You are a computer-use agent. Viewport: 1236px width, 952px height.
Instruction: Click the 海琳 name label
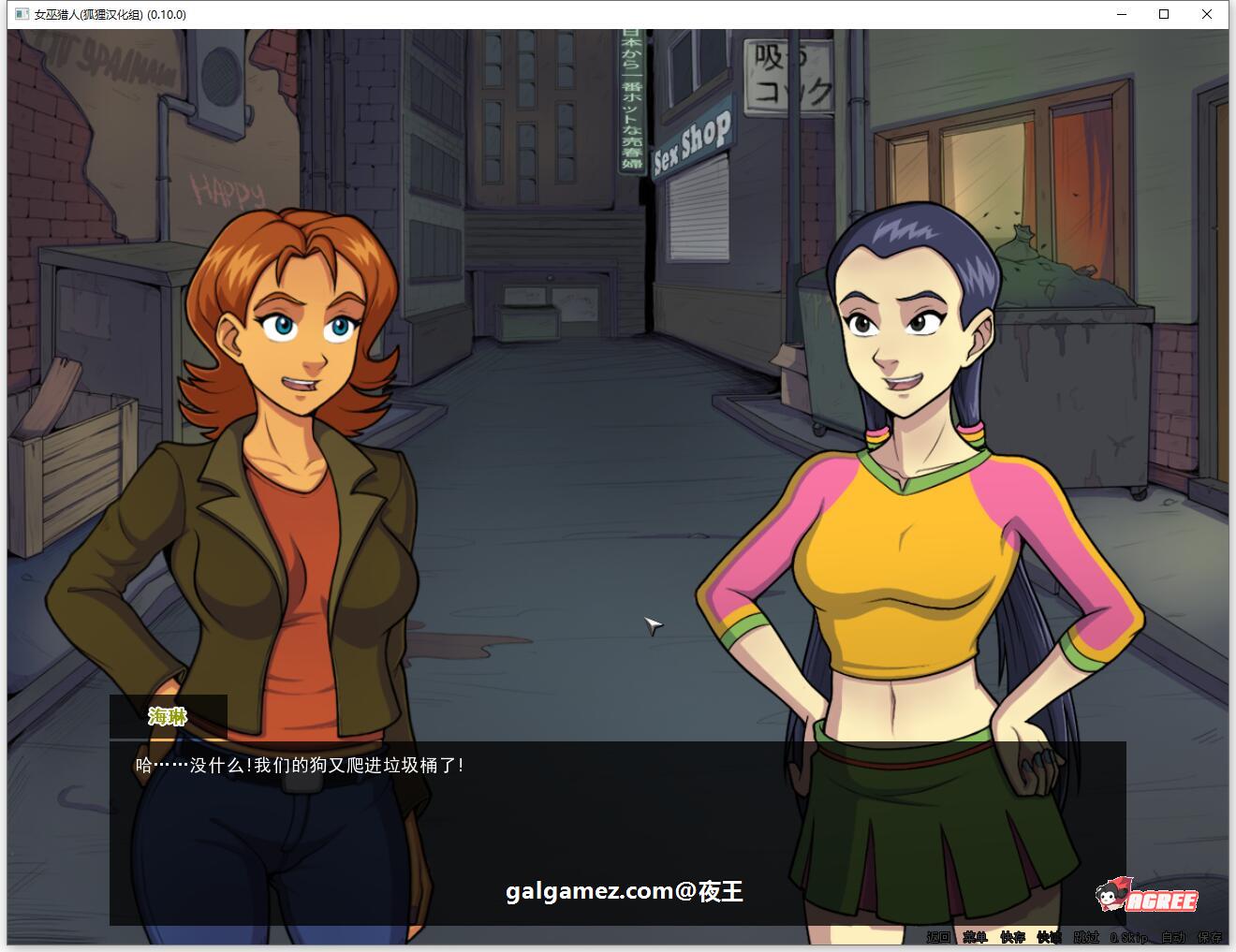coord(167,717)
